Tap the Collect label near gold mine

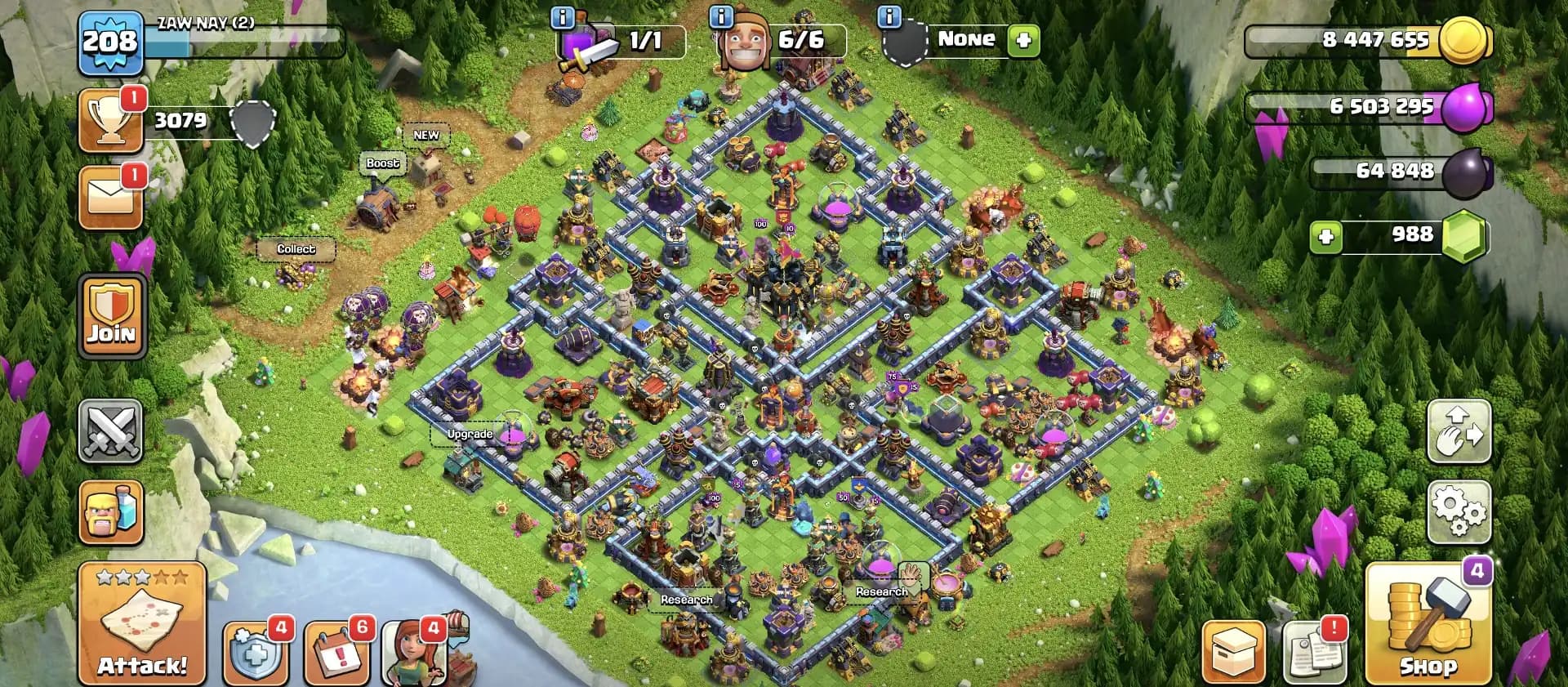click(x=296, y=248)
